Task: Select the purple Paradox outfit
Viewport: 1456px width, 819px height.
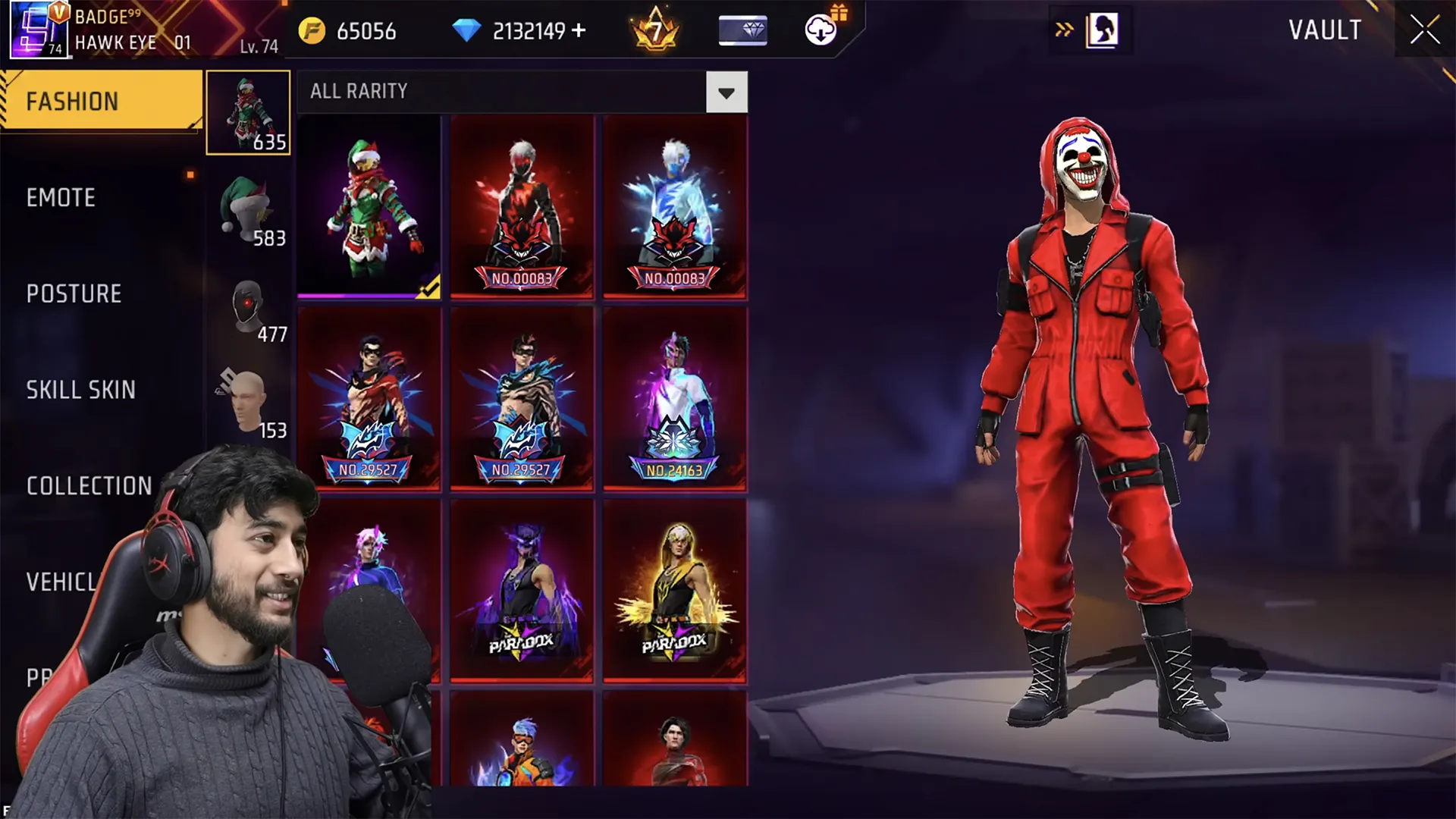Action: [522, 590]
